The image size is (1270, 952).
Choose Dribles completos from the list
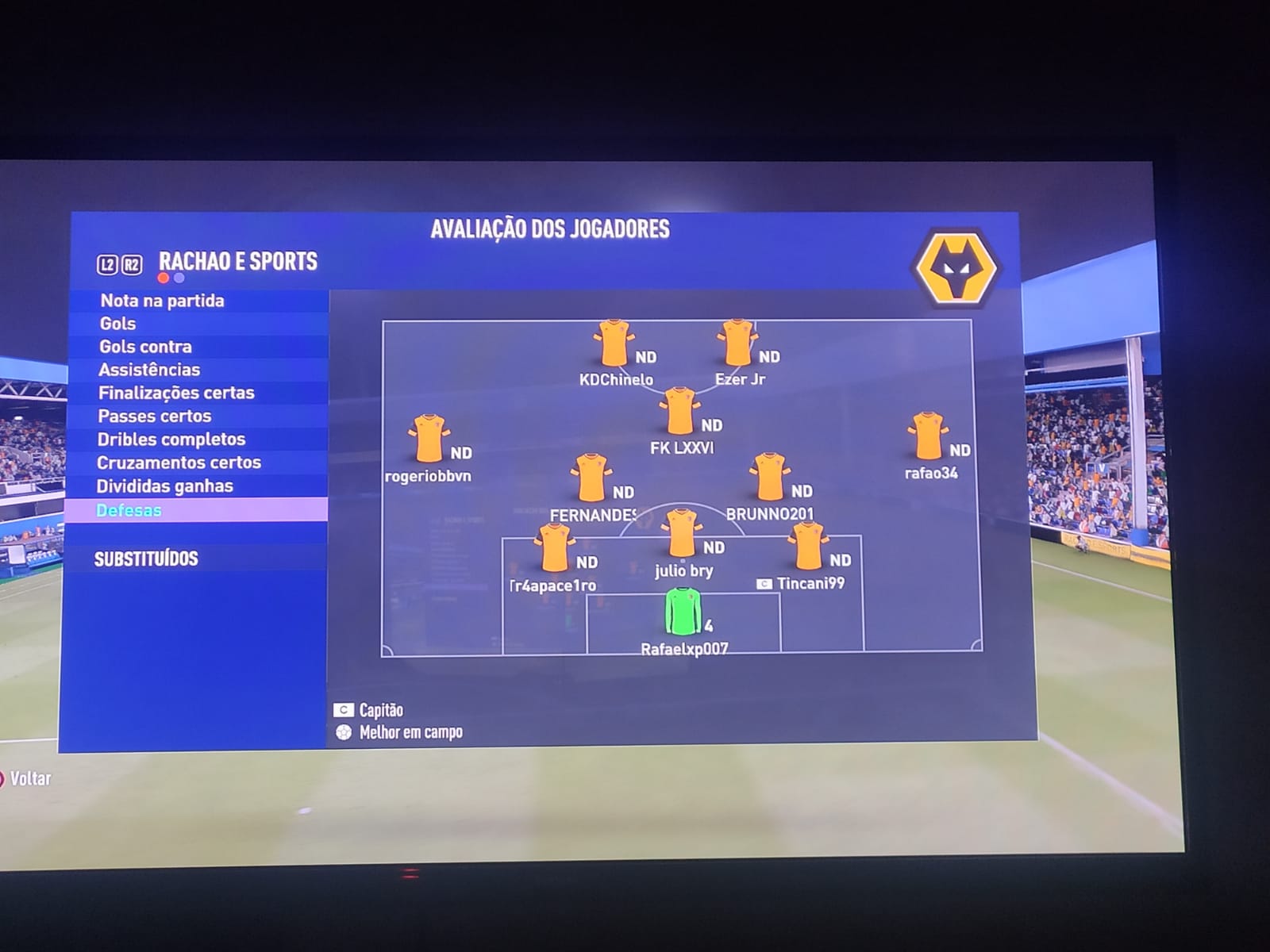tap(171, 439)
